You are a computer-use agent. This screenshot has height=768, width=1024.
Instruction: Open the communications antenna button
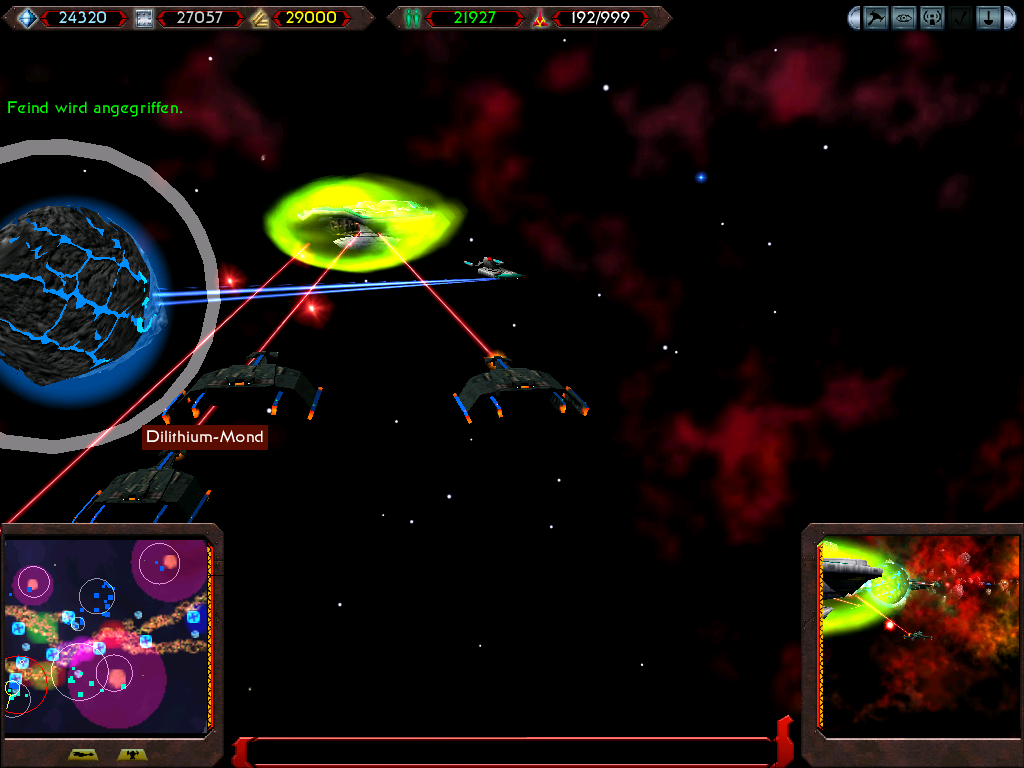[x=931, y=18]
